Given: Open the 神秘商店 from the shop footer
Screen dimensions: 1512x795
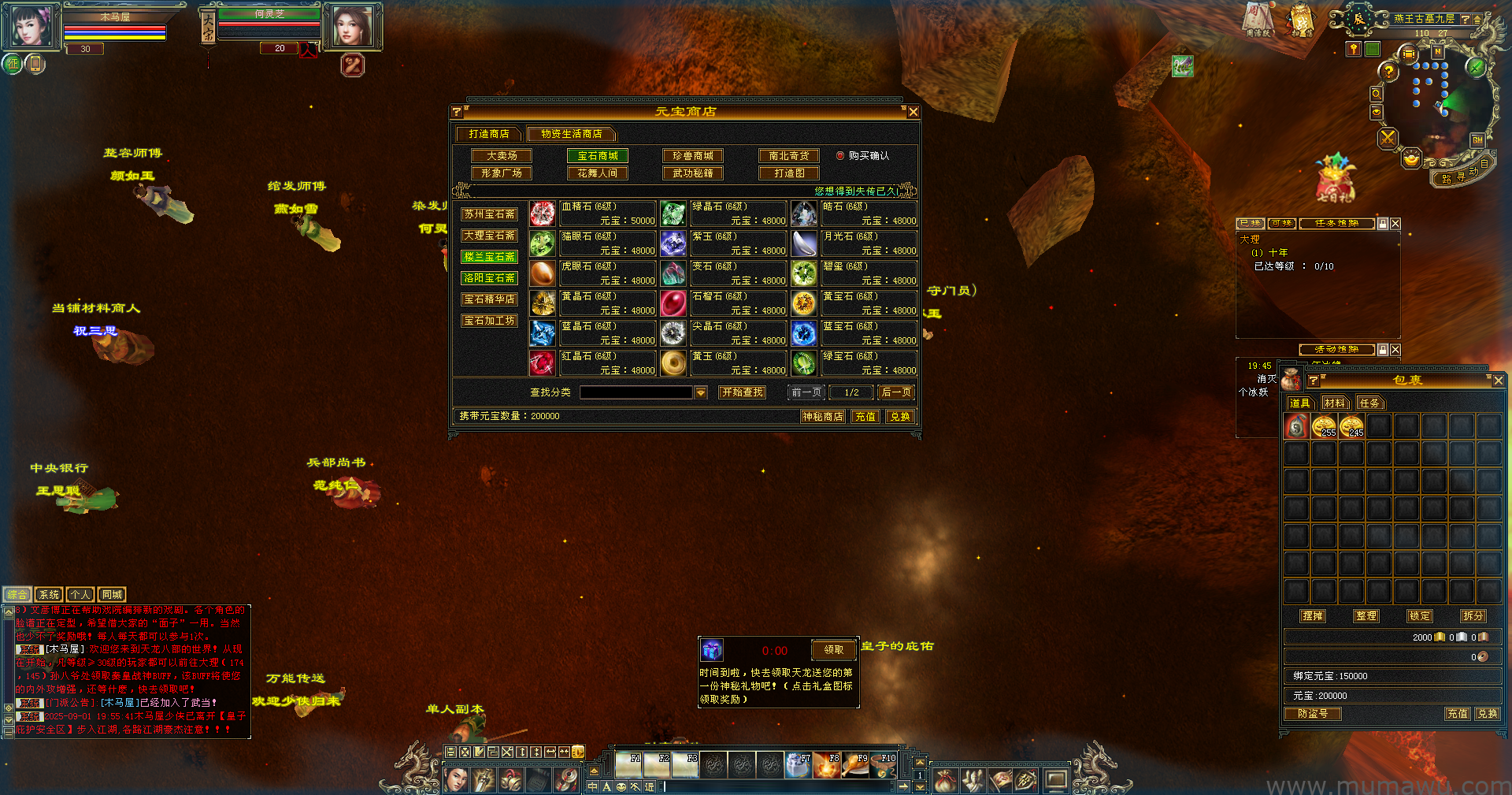Looking at the screenshot, I should (x=822, y=417).
